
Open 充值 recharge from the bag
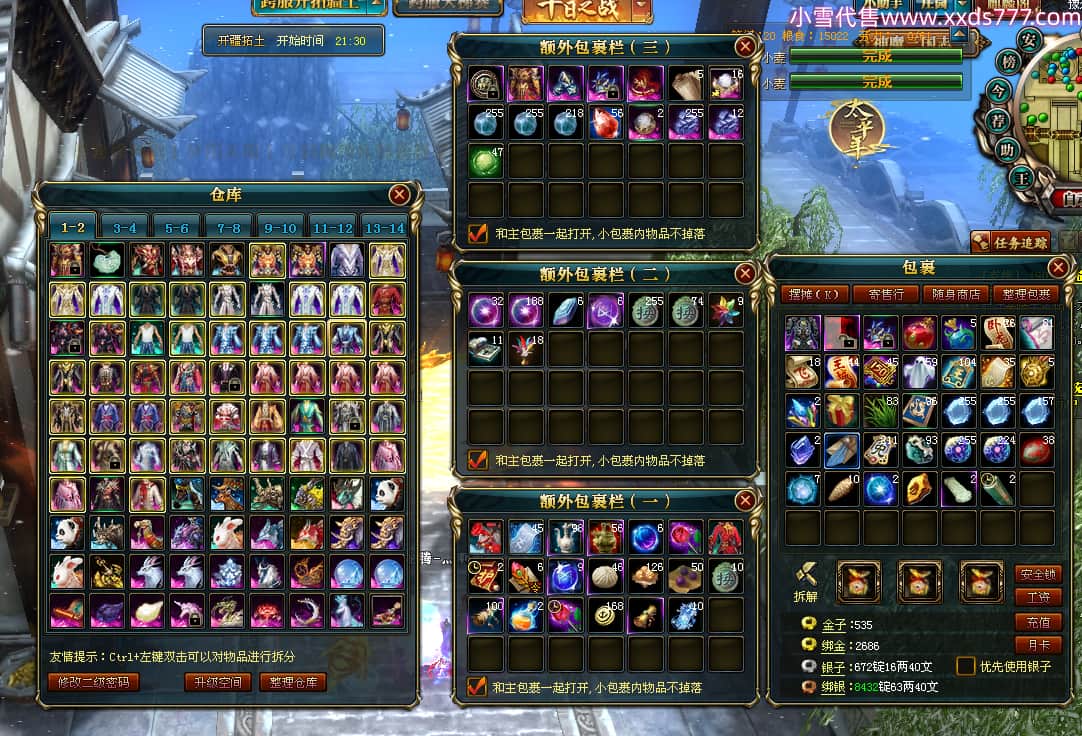pos(1037,622)
